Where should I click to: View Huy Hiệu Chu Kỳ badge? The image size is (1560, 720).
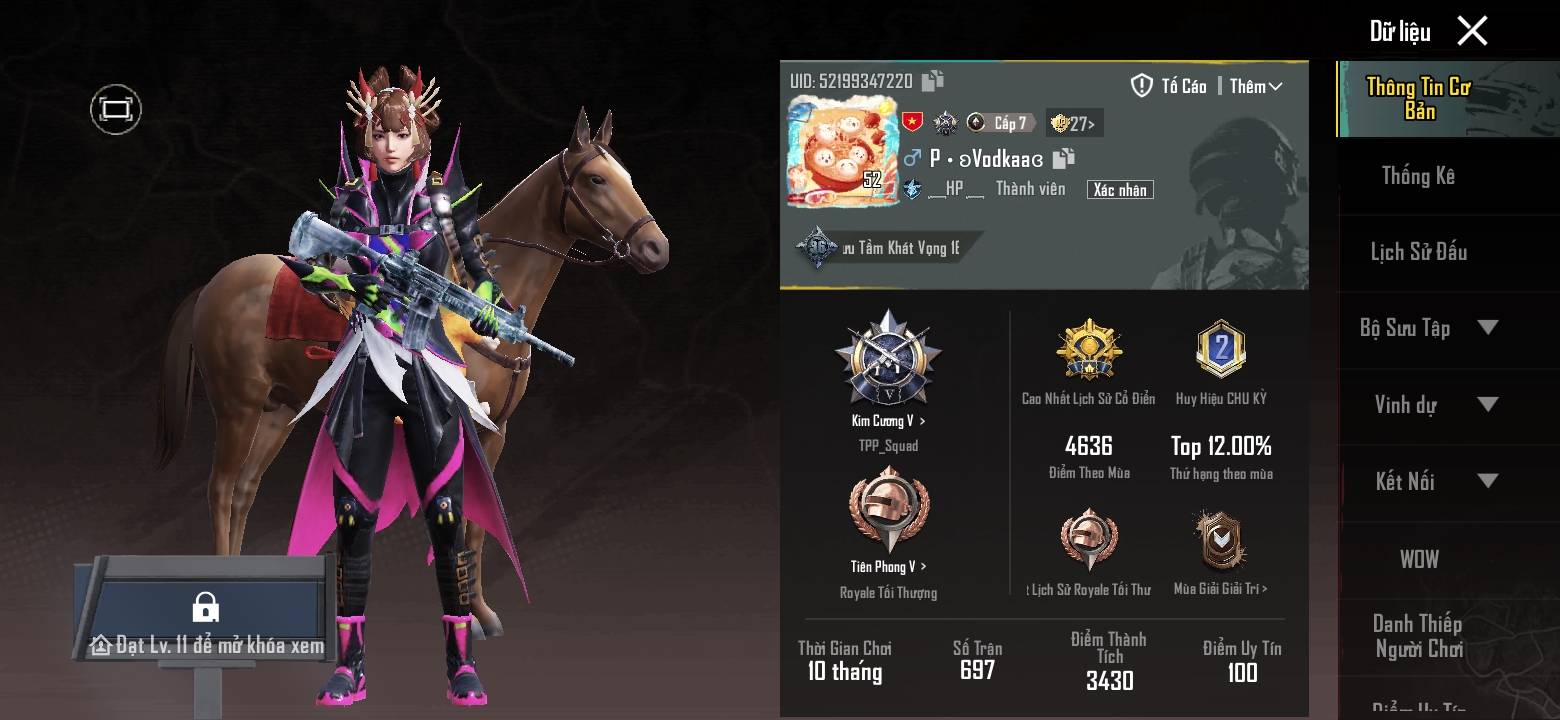[1221, 351]
